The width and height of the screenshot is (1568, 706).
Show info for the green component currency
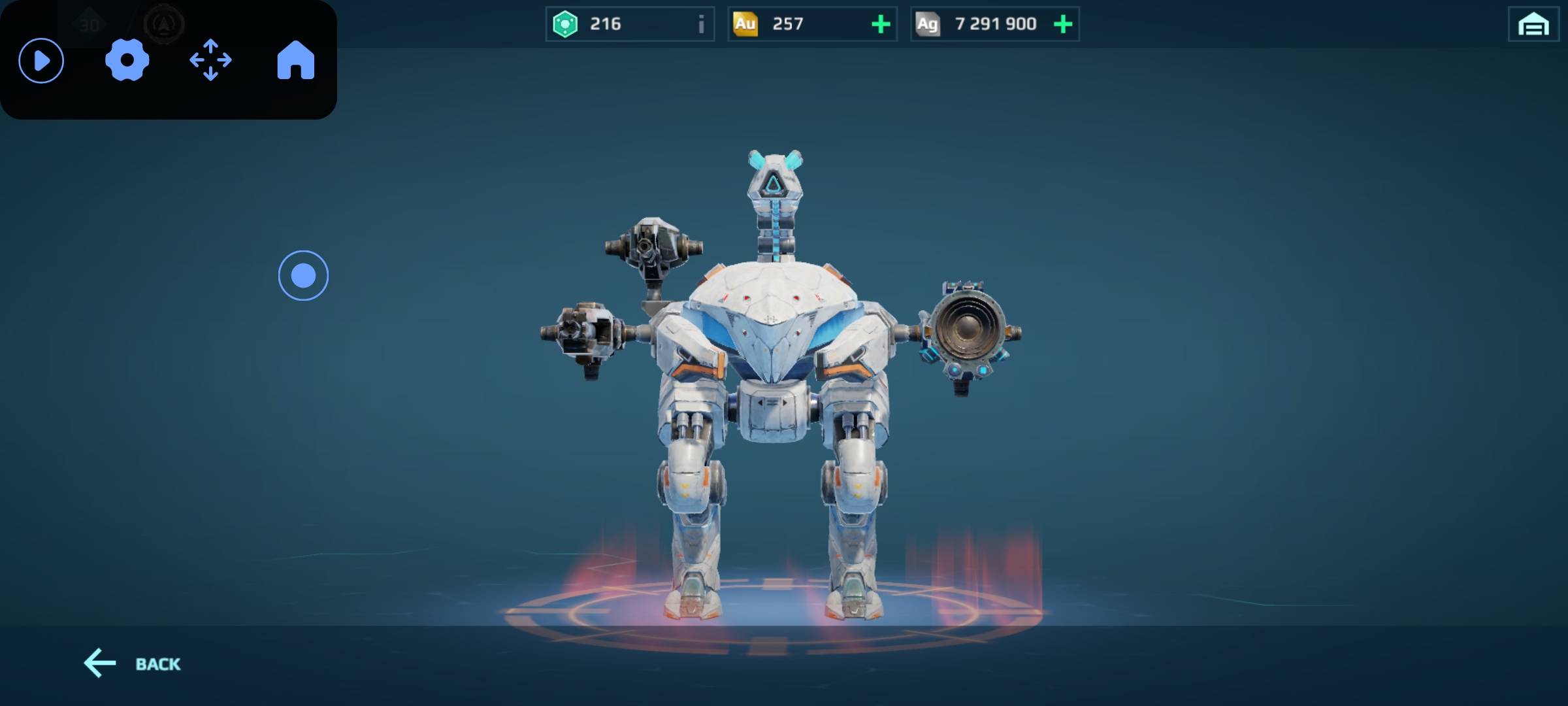tap(701, 25)
